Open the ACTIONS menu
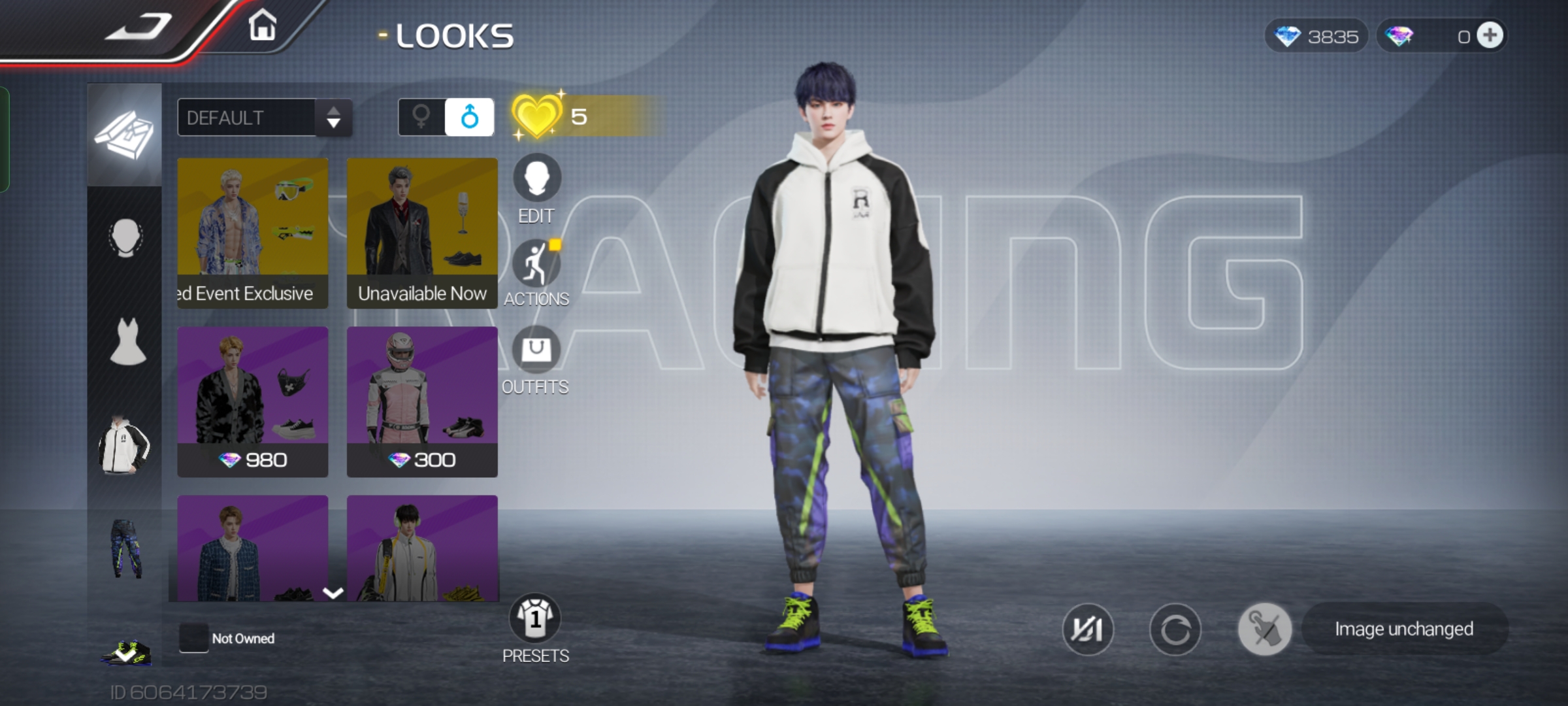Viewport: 1568px width, 706px height. tap(536, 265)
